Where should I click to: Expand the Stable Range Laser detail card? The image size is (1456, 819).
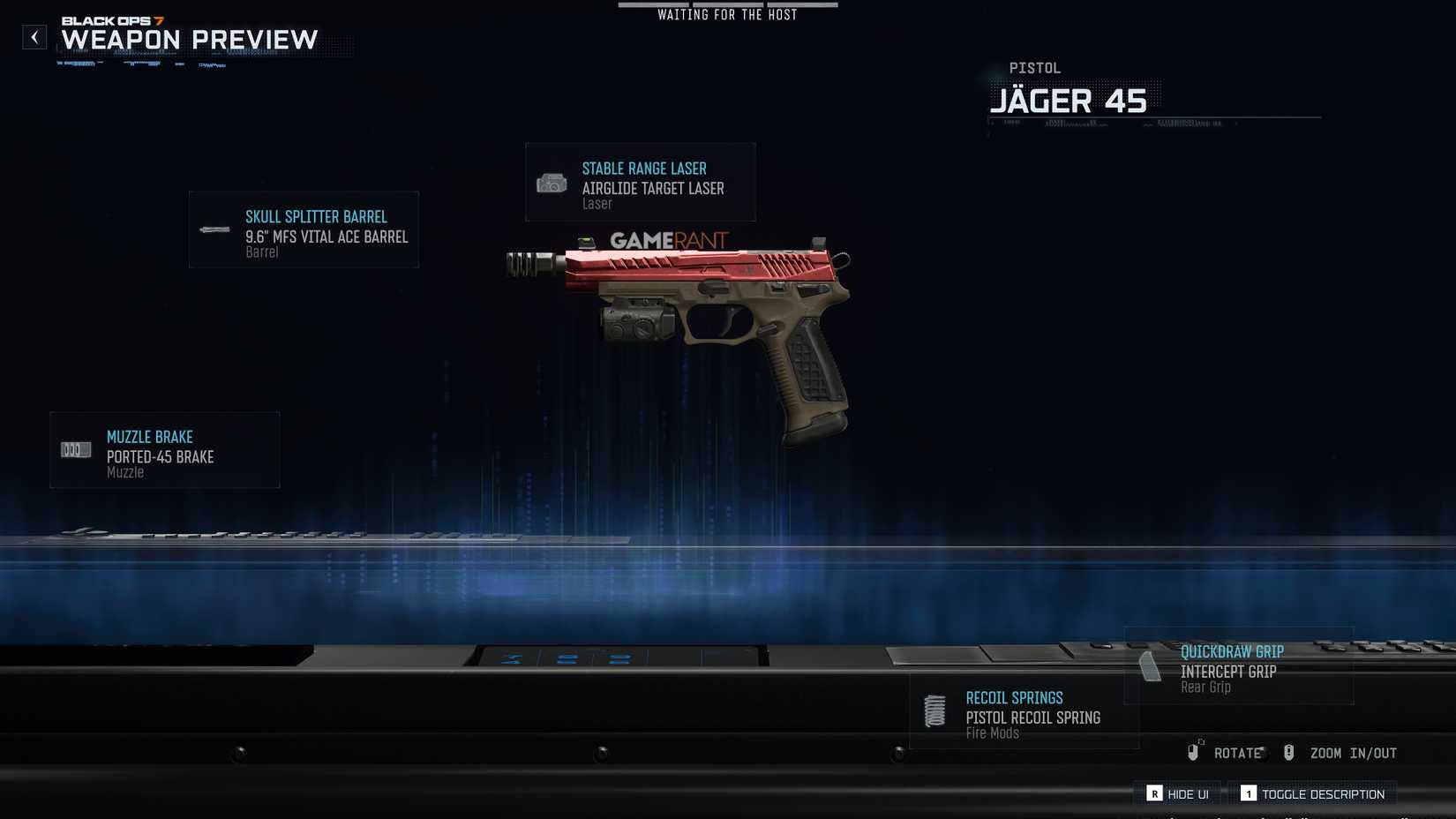(x=640, y=182)
